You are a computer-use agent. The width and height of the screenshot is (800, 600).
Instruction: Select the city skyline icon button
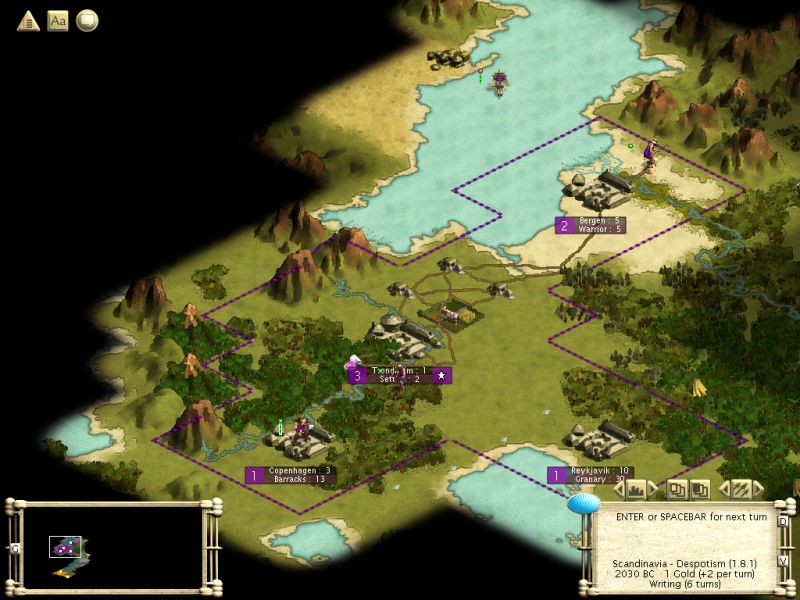pos(636,489)
